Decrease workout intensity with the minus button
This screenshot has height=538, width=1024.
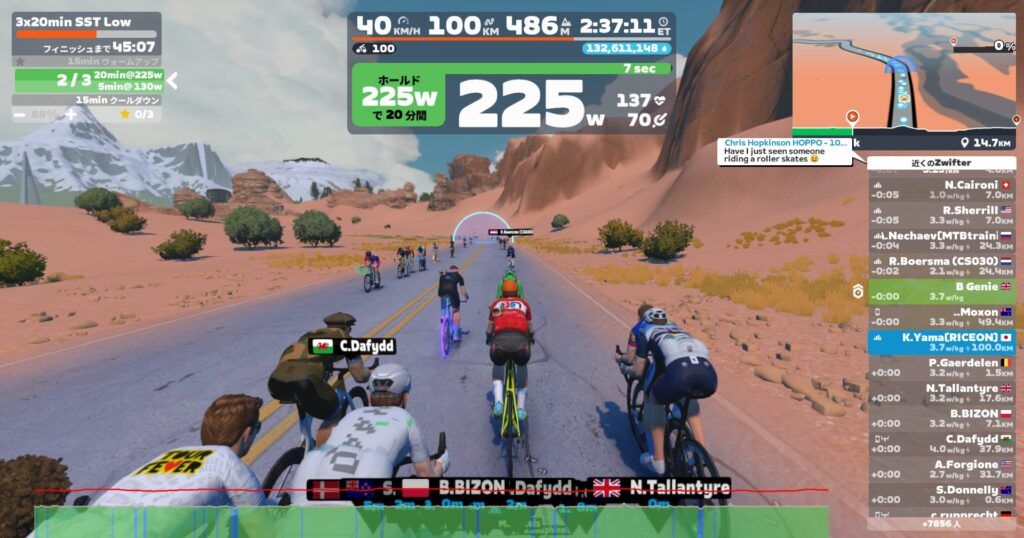[x=20, y=115]
